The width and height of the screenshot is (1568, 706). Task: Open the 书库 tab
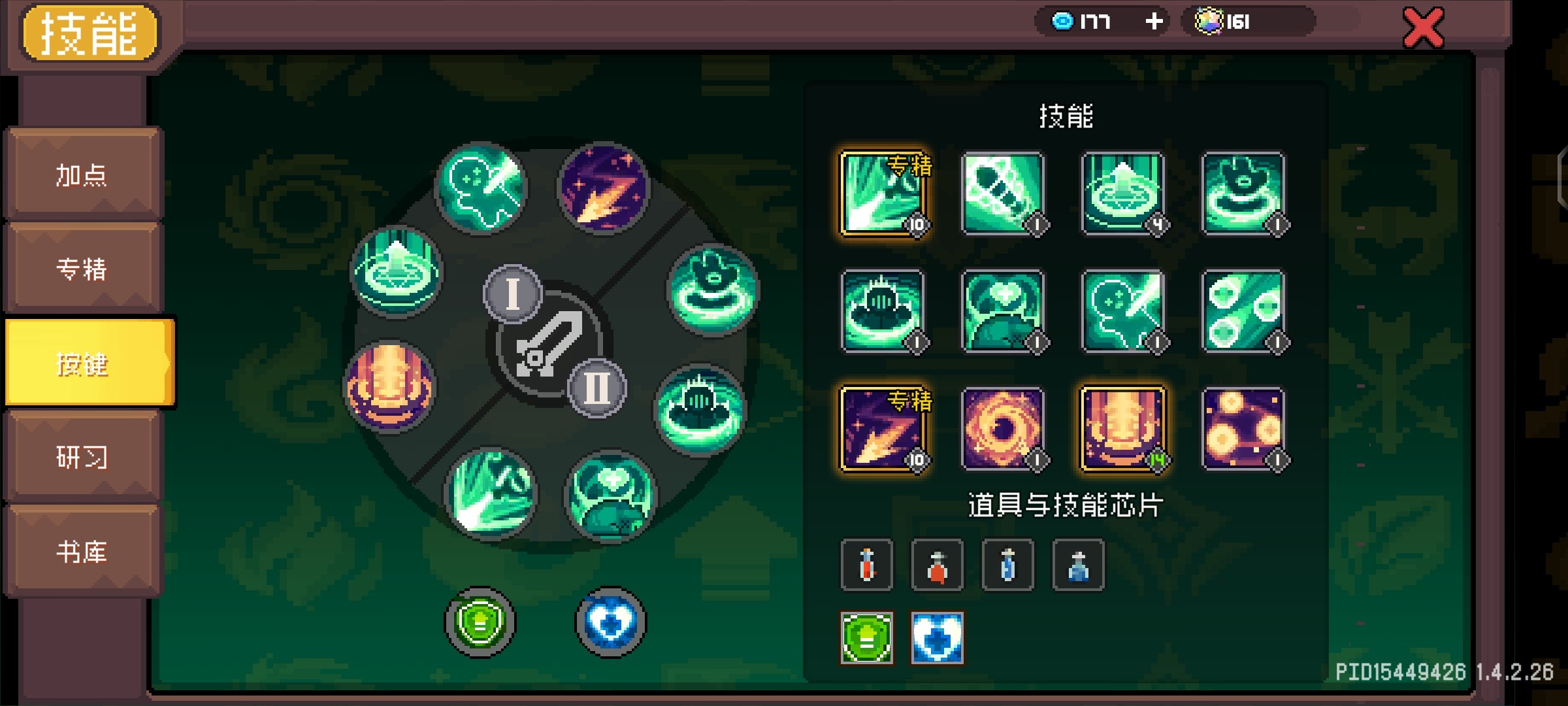pyautogui.click(x=82, y=552)
